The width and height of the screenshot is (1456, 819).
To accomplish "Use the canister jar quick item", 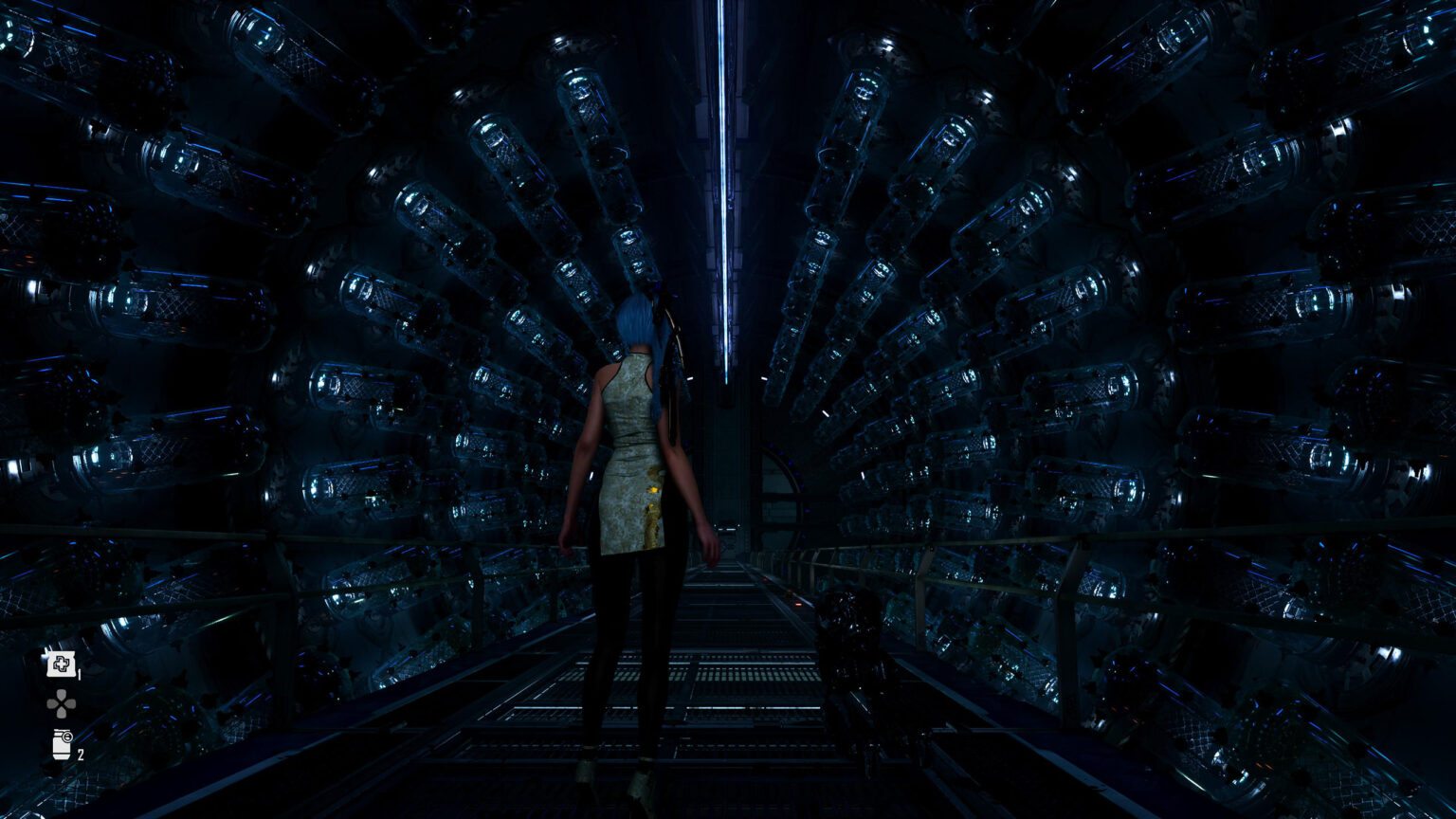I will [x=62, y=744].
